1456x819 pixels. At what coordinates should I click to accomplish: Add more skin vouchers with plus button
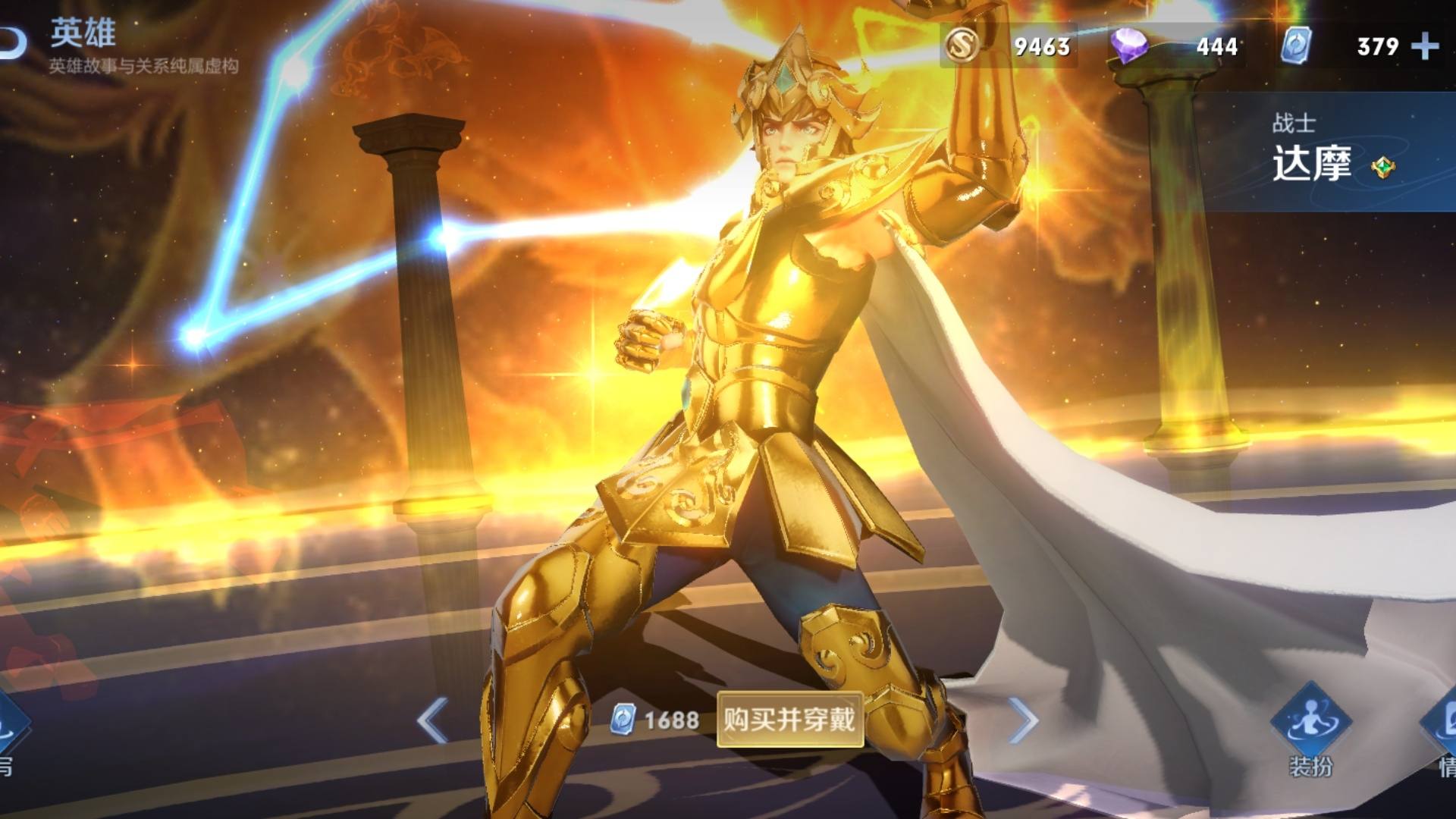pos(1425,46)
